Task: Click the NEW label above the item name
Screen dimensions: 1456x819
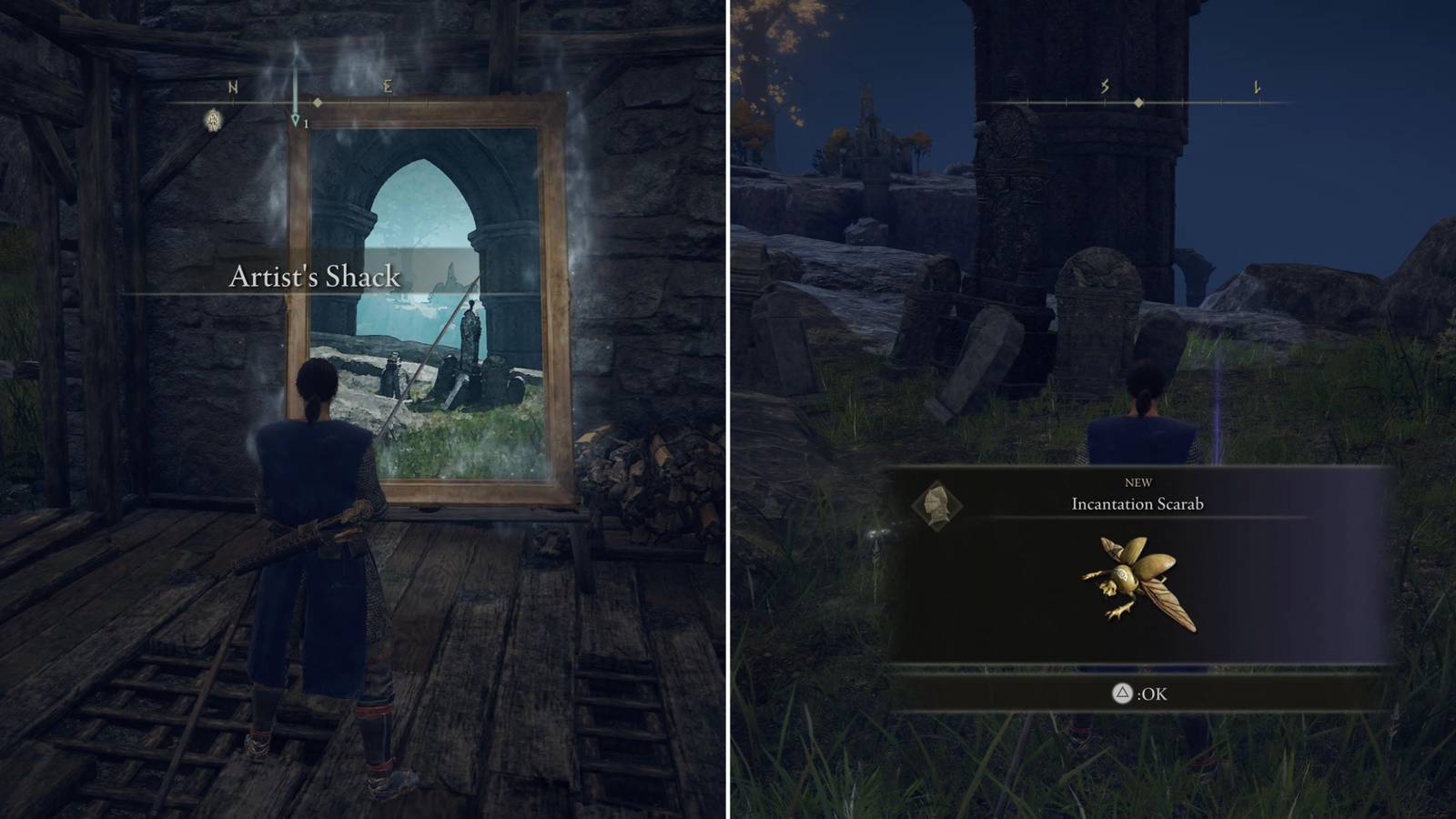Action: click(x=1140, y=483)
